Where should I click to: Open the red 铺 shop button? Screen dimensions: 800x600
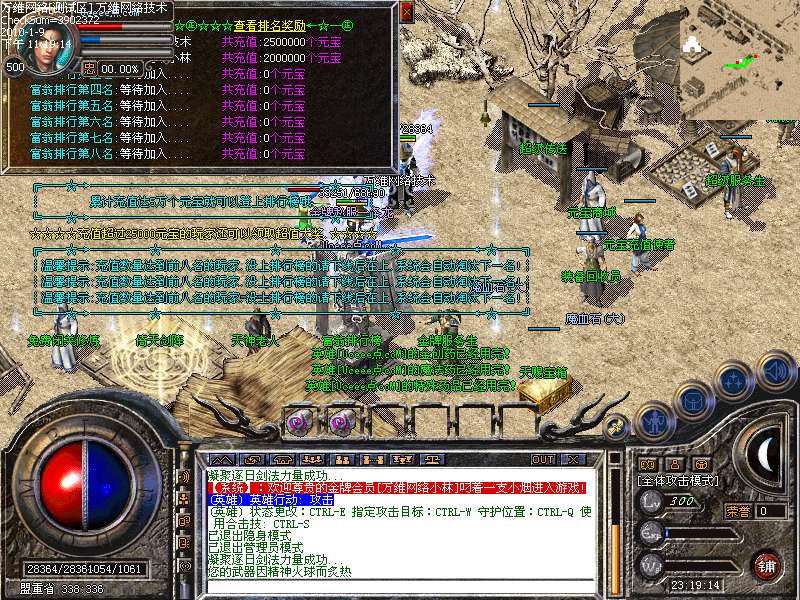767,564
